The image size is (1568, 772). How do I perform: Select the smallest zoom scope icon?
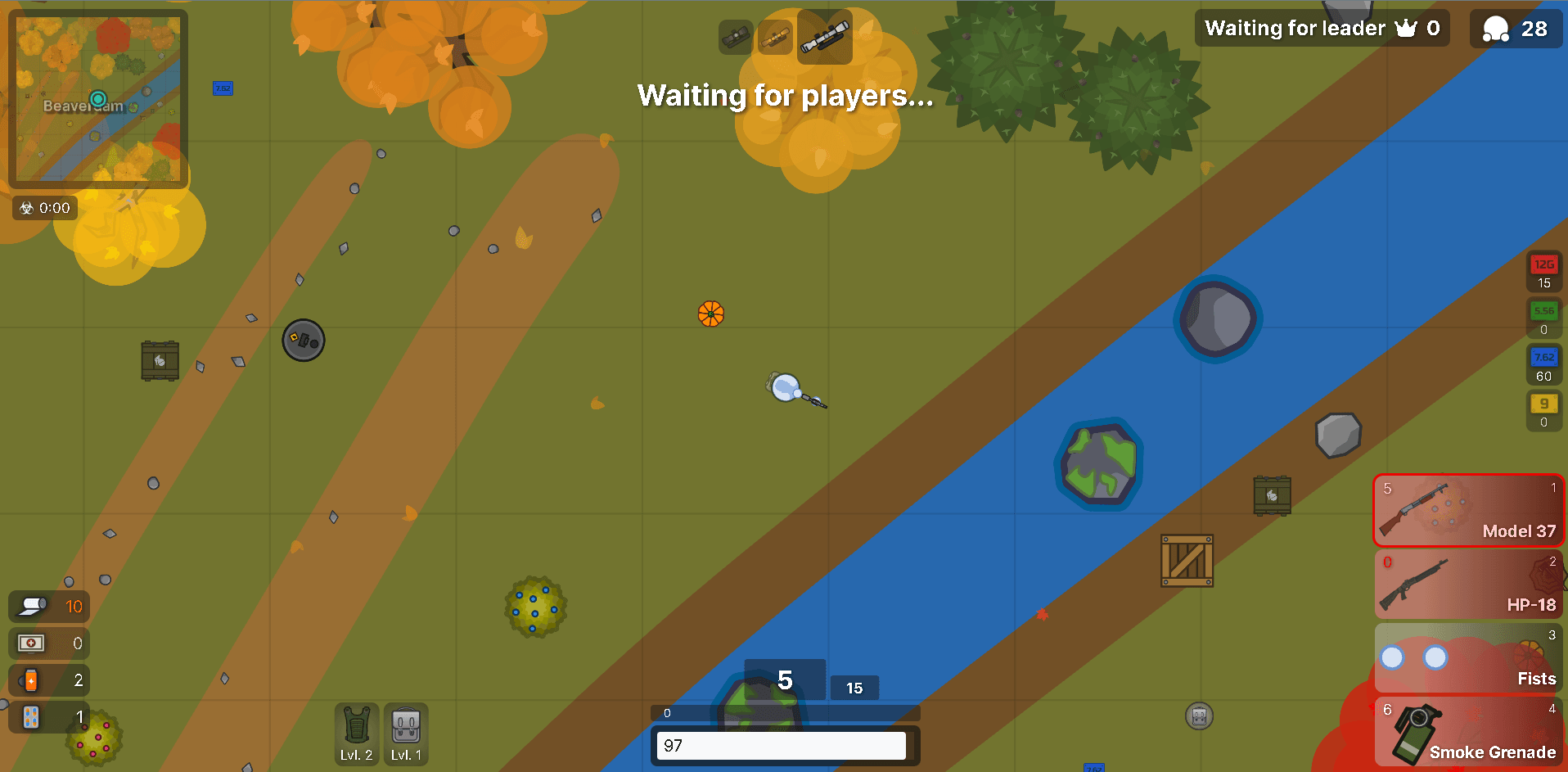(735, 36)
